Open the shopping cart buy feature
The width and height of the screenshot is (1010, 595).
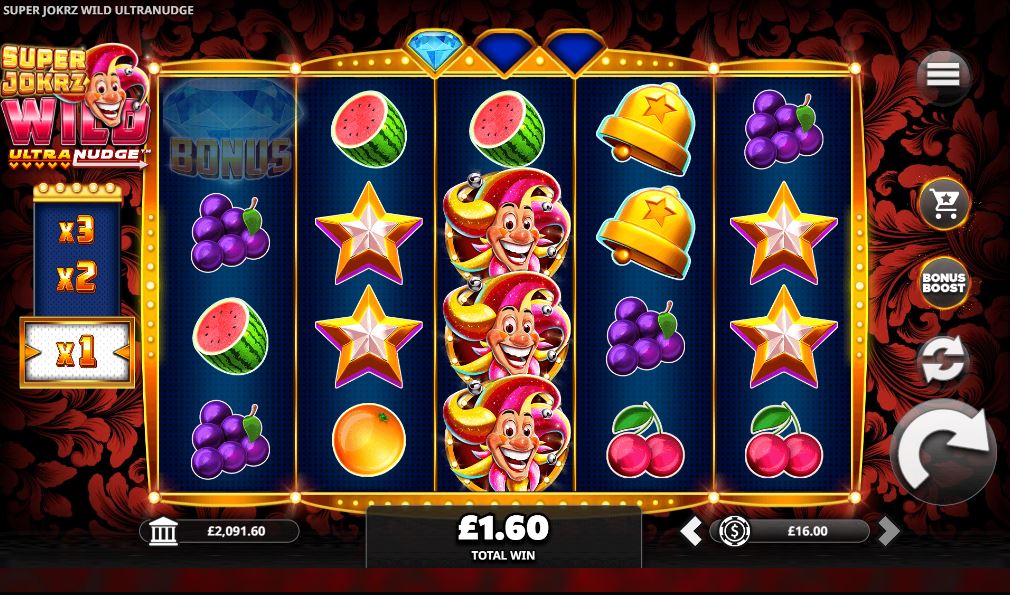(943, 203)
